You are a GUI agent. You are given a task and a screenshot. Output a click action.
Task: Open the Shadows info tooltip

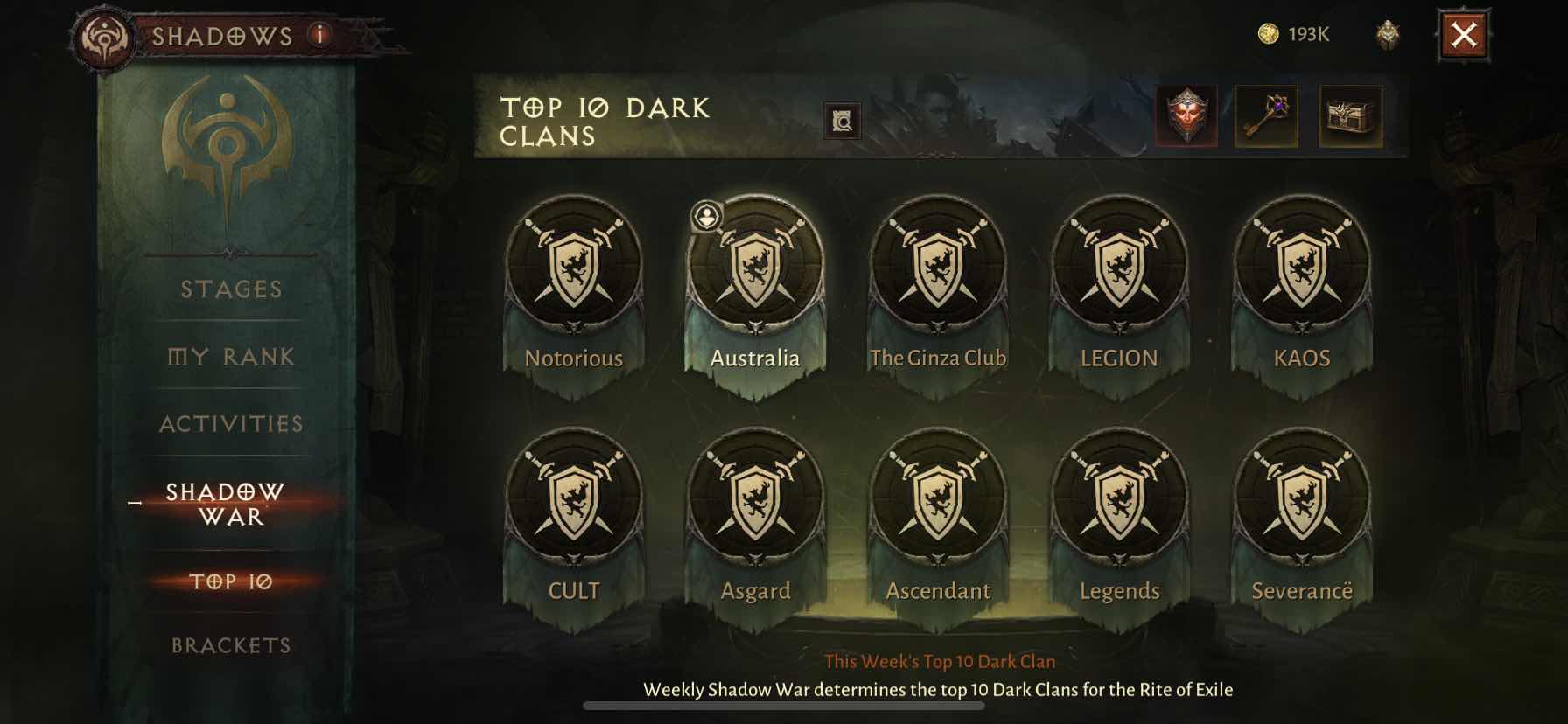point(321,35)
